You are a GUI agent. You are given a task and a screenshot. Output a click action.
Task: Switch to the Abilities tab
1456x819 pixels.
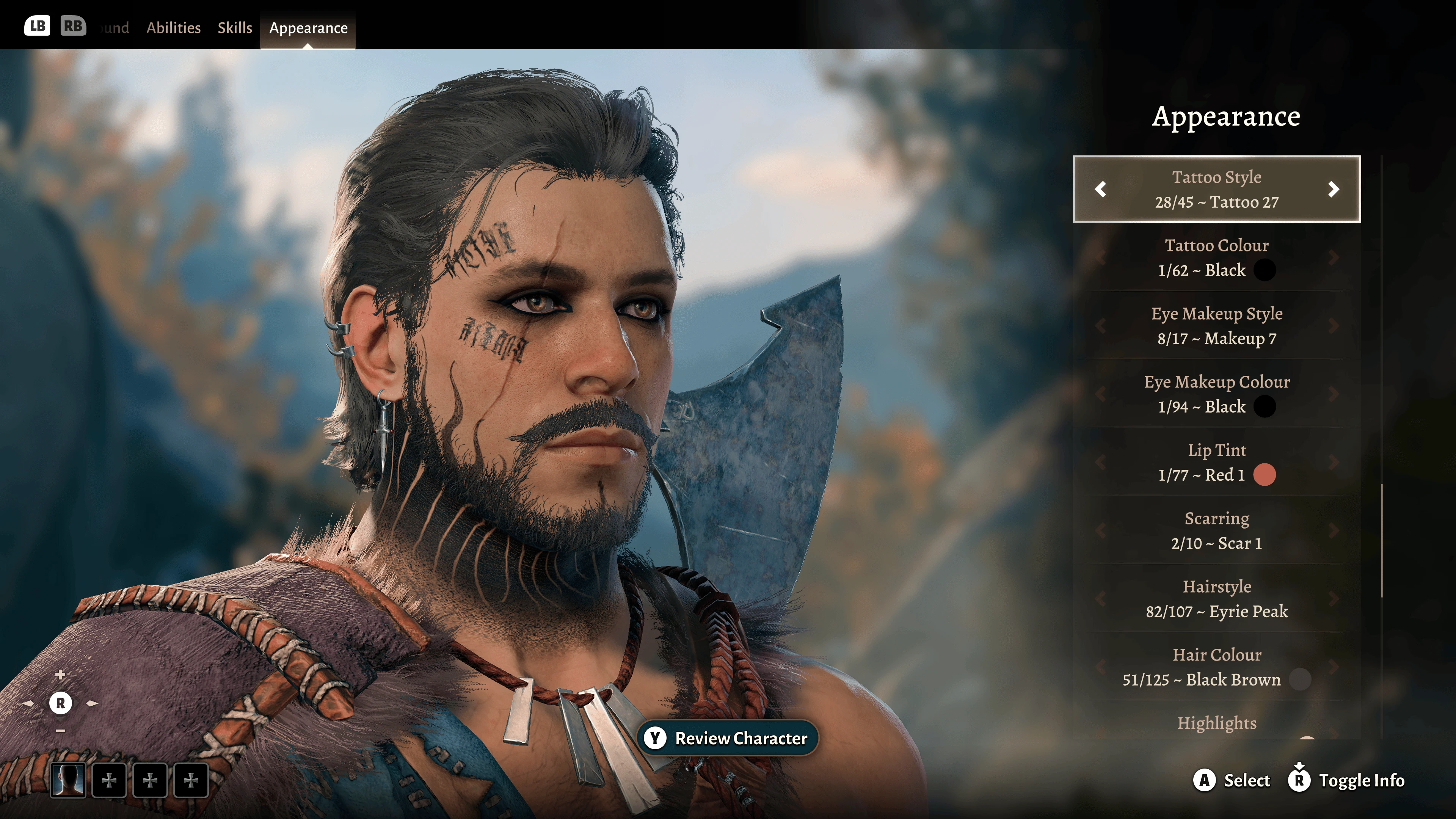pos(173,28)
